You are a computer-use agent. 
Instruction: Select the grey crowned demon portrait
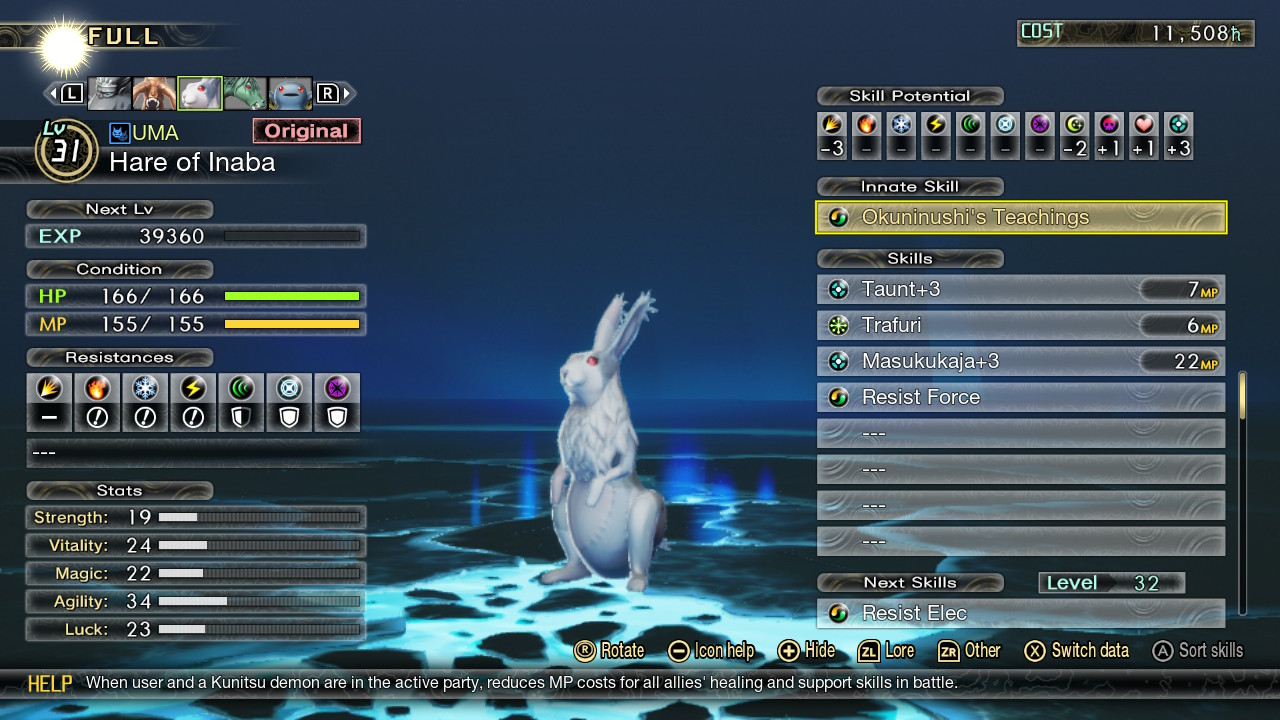pos(109,93)
